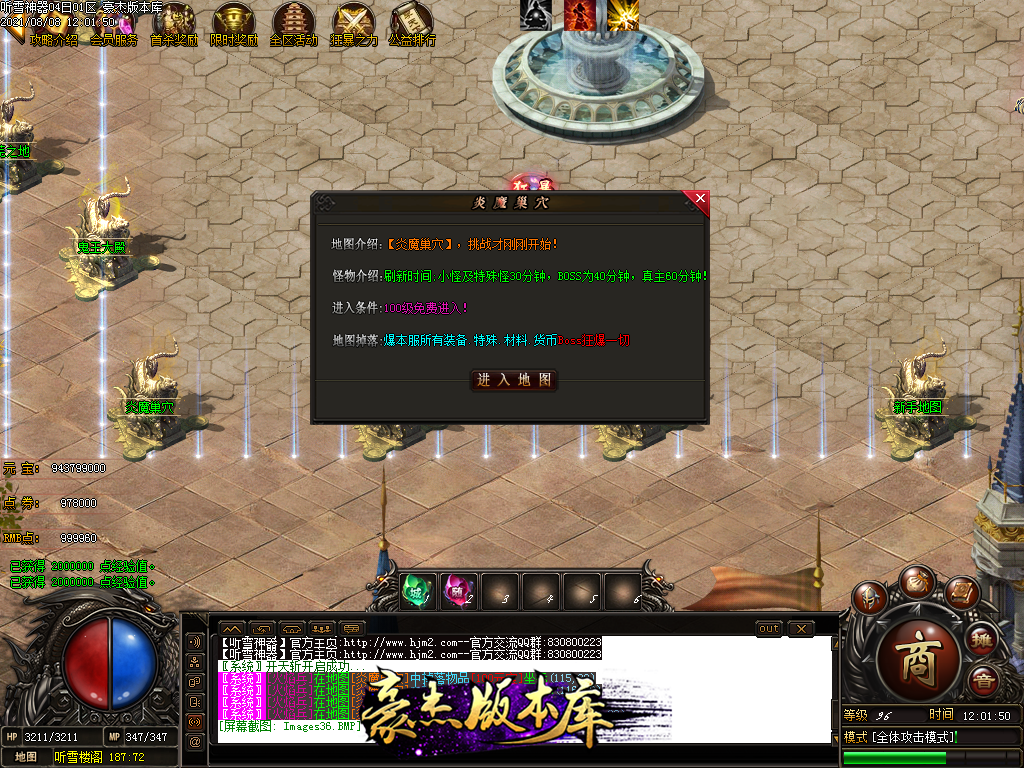This screenshot has width=1024, height=768.
Task: Open the 地图 map button
Action: (26, 757)
